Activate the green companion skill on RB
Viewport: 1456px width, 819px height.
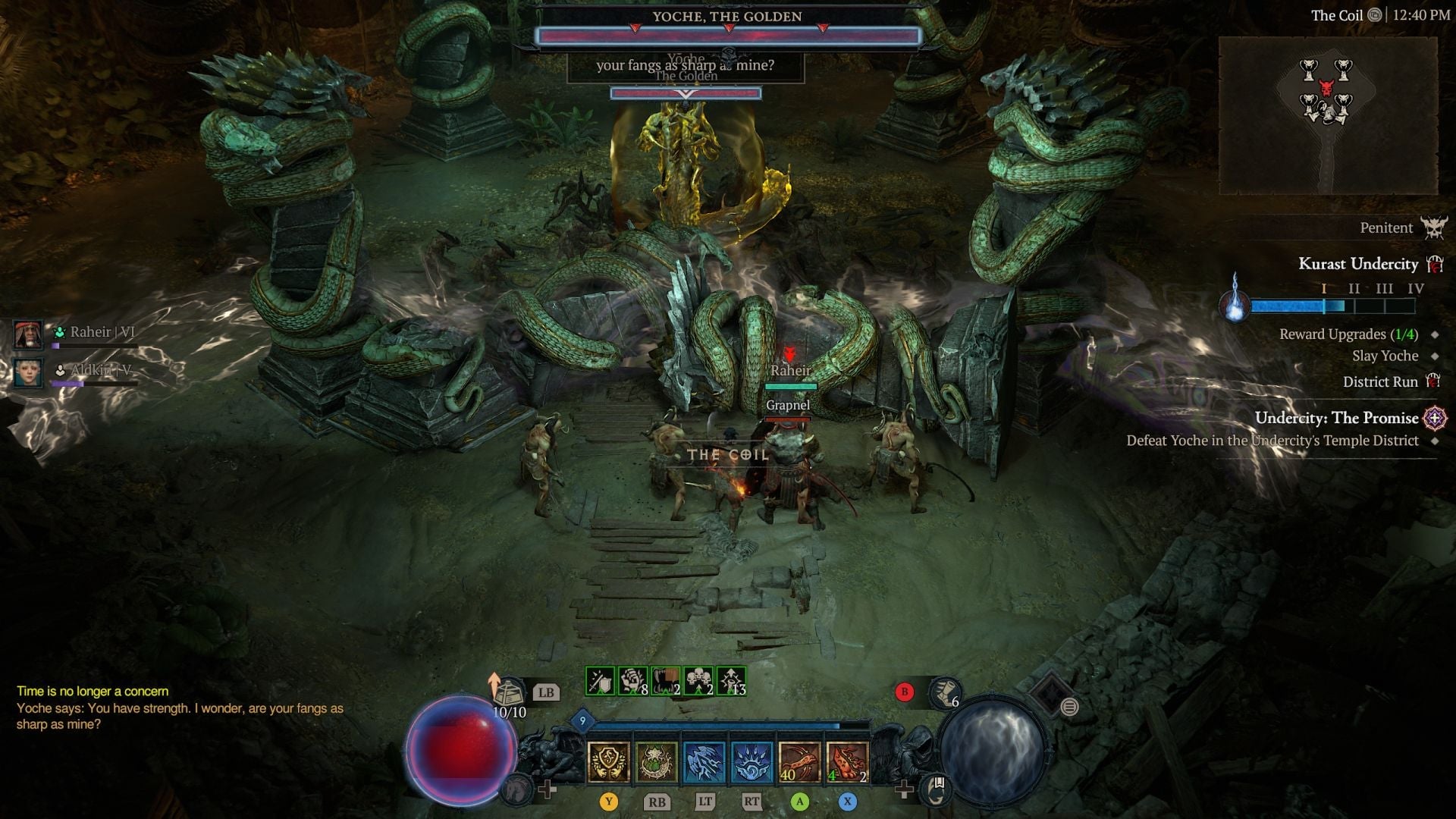[657, 762]
